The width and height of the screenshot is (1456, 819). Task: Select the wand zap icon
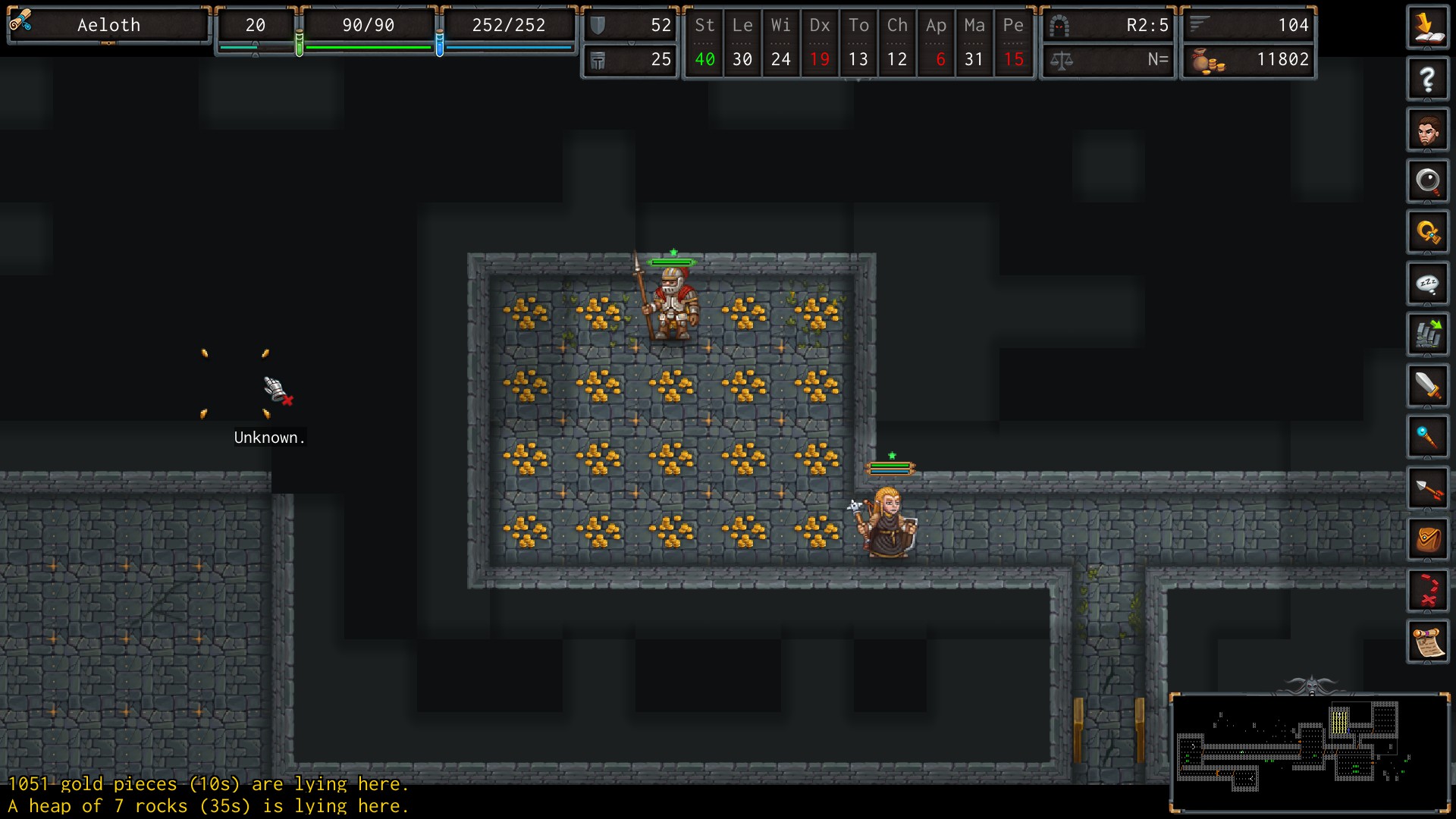coord(1427,437)
